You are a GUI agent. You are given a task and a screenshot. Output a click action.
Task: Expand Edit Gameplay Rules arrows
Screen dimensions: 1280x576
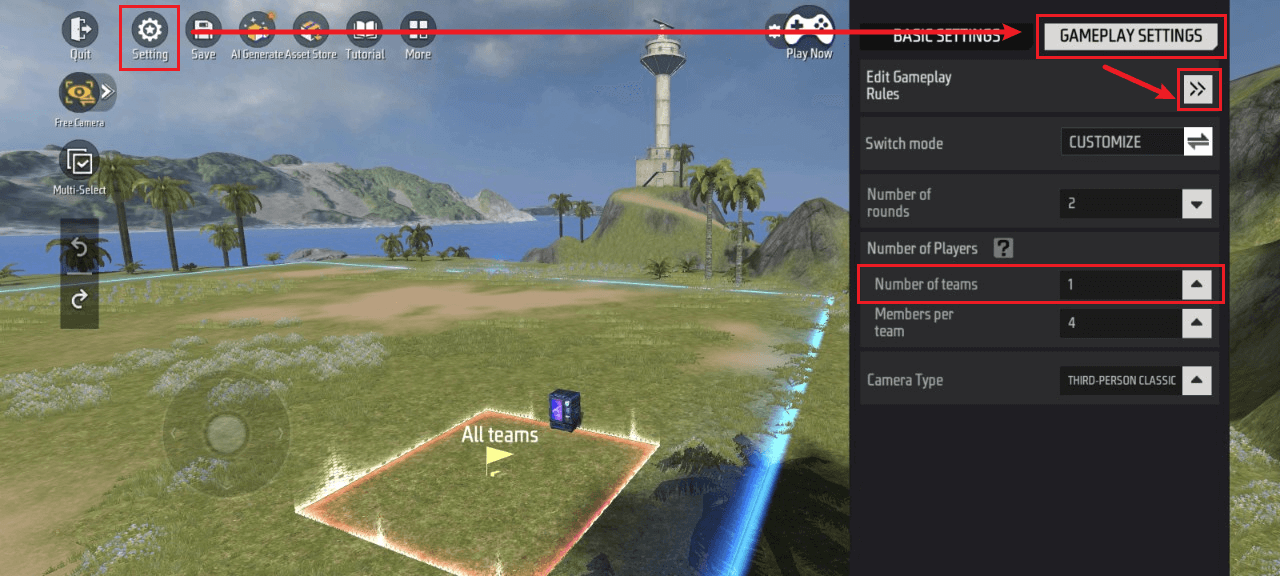[x=1198, y=90]
